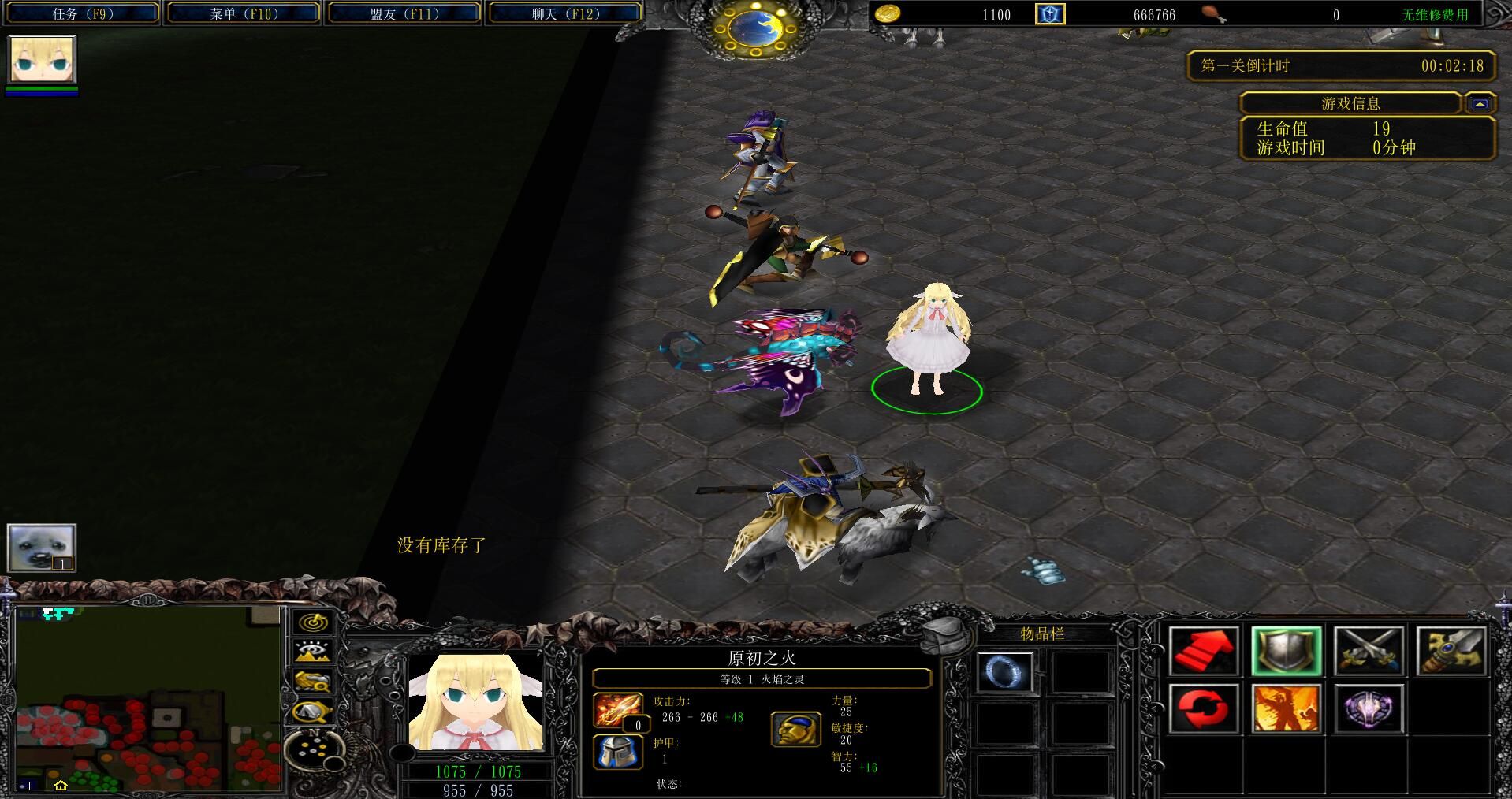The width and height of the screenshot is (1512, 799).
Task: Choose the crossed swords Attack command
Action: (1369, 651)
